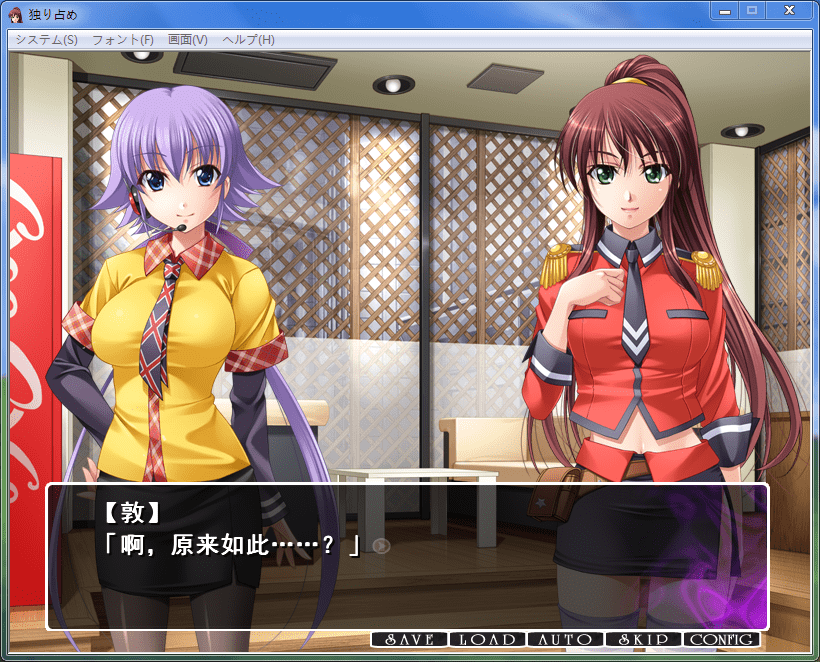Viewport: 820px width, 662px height.
Task: Open the CONFIG settings
Action: coord(721,639)
